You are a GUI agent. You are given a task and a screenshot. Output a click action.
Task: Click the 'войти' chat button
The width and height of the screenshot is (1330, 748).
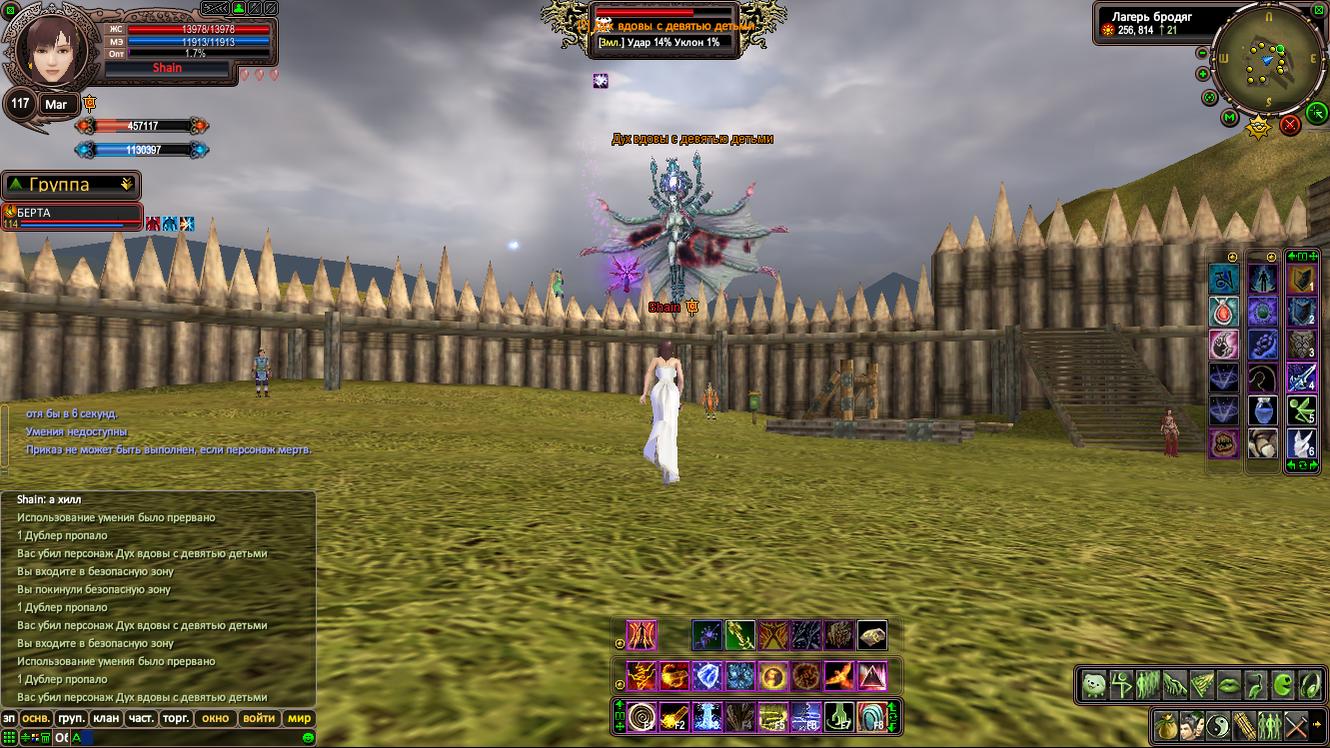[x=259, y=718]
